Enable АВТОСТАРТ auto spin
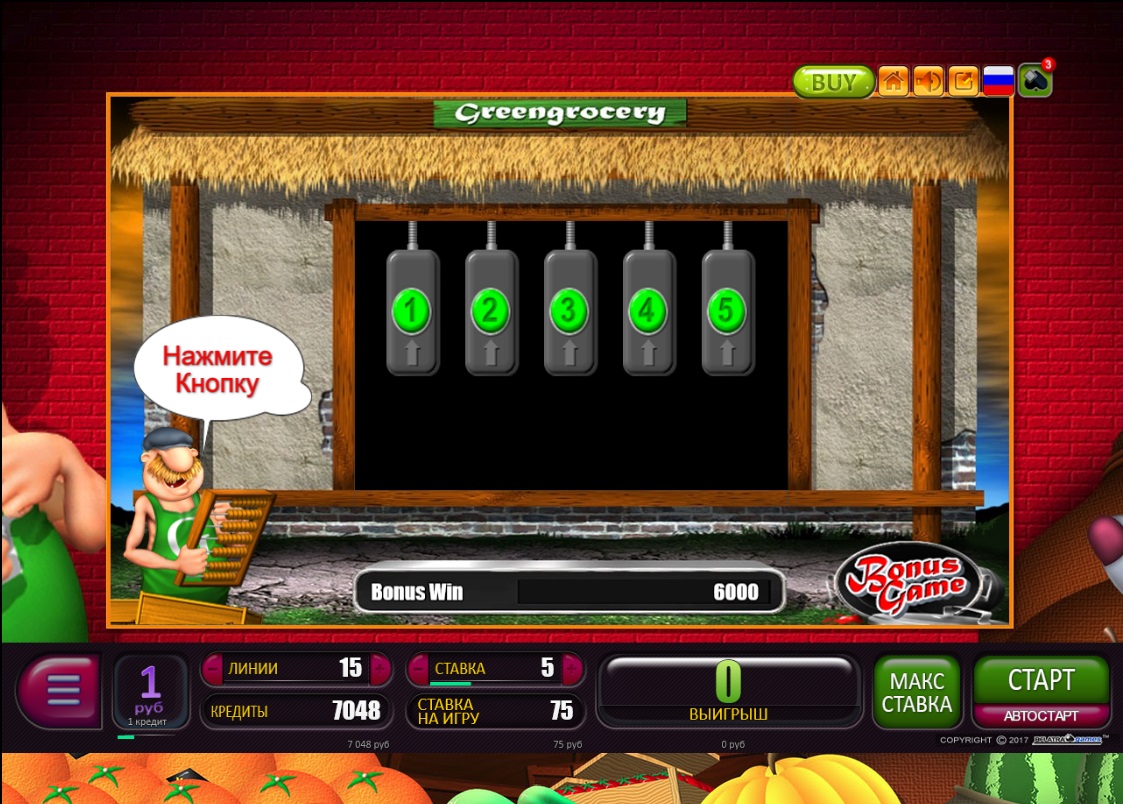Screen dimensions: 1123x804 (1041, 716)
